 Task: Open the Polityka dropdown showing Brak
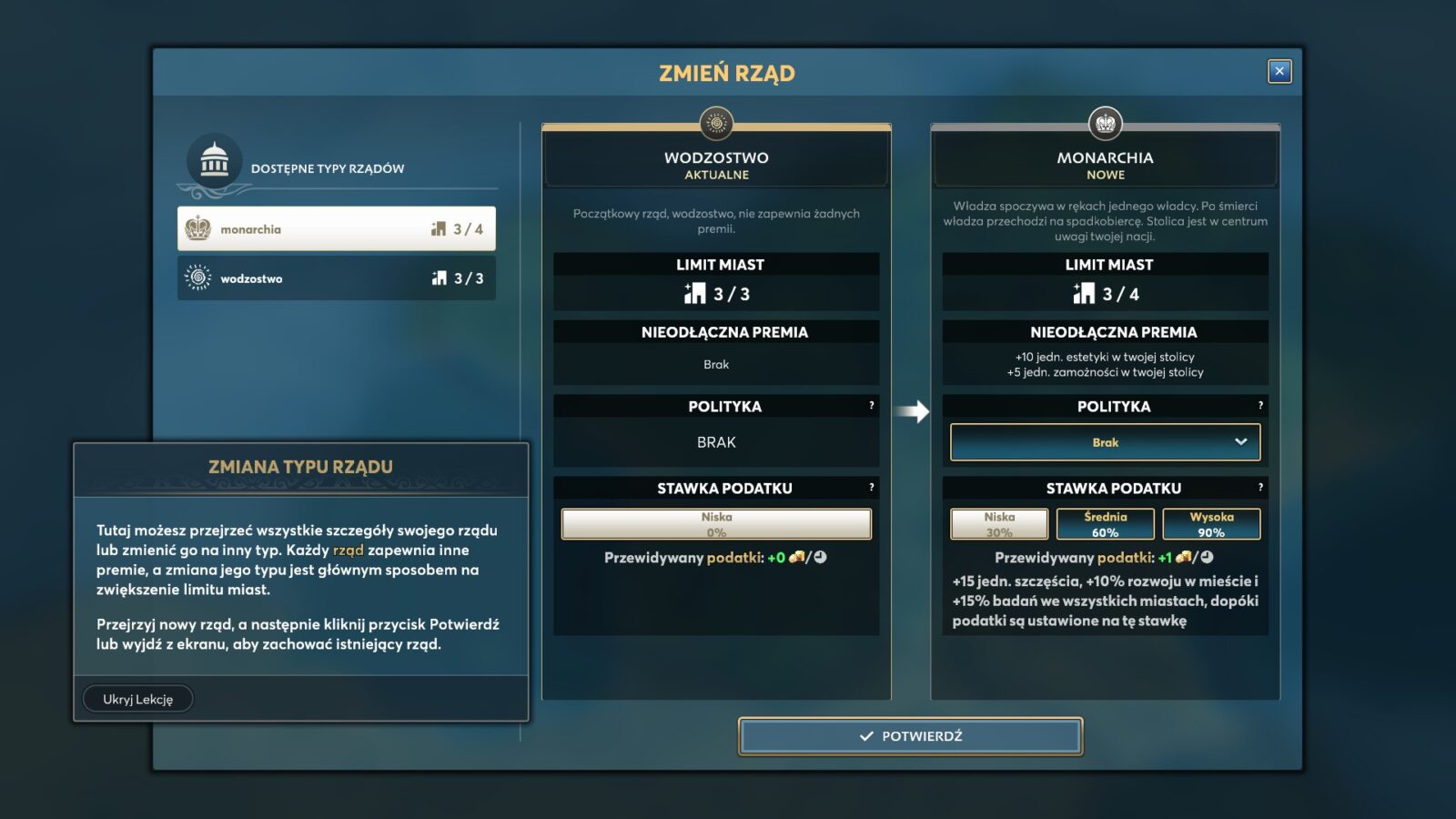point(1105,442)
